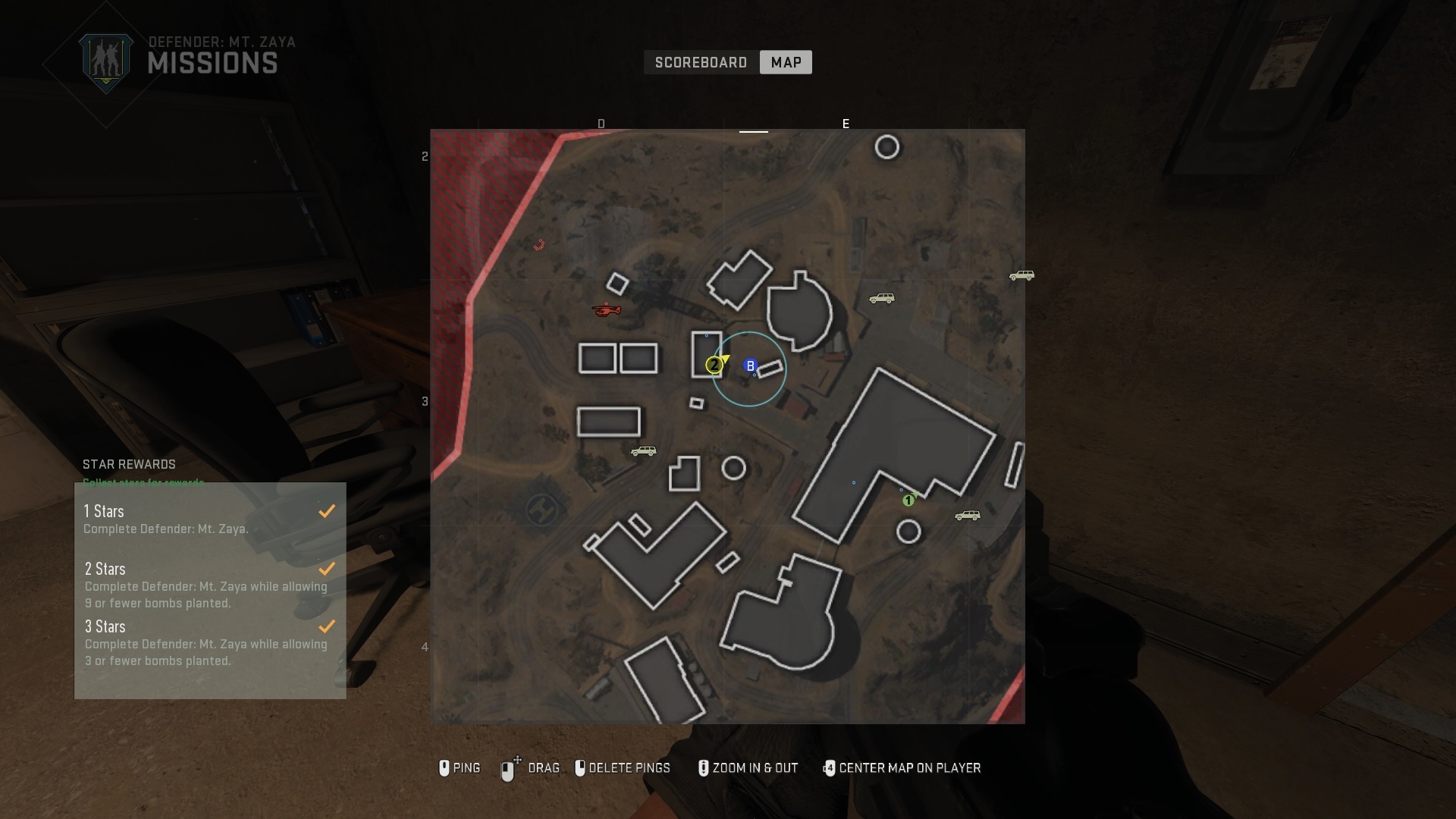Click the checkmark beside 3 Stars reward
This screenshot has height=819, width=1456.
327,626
